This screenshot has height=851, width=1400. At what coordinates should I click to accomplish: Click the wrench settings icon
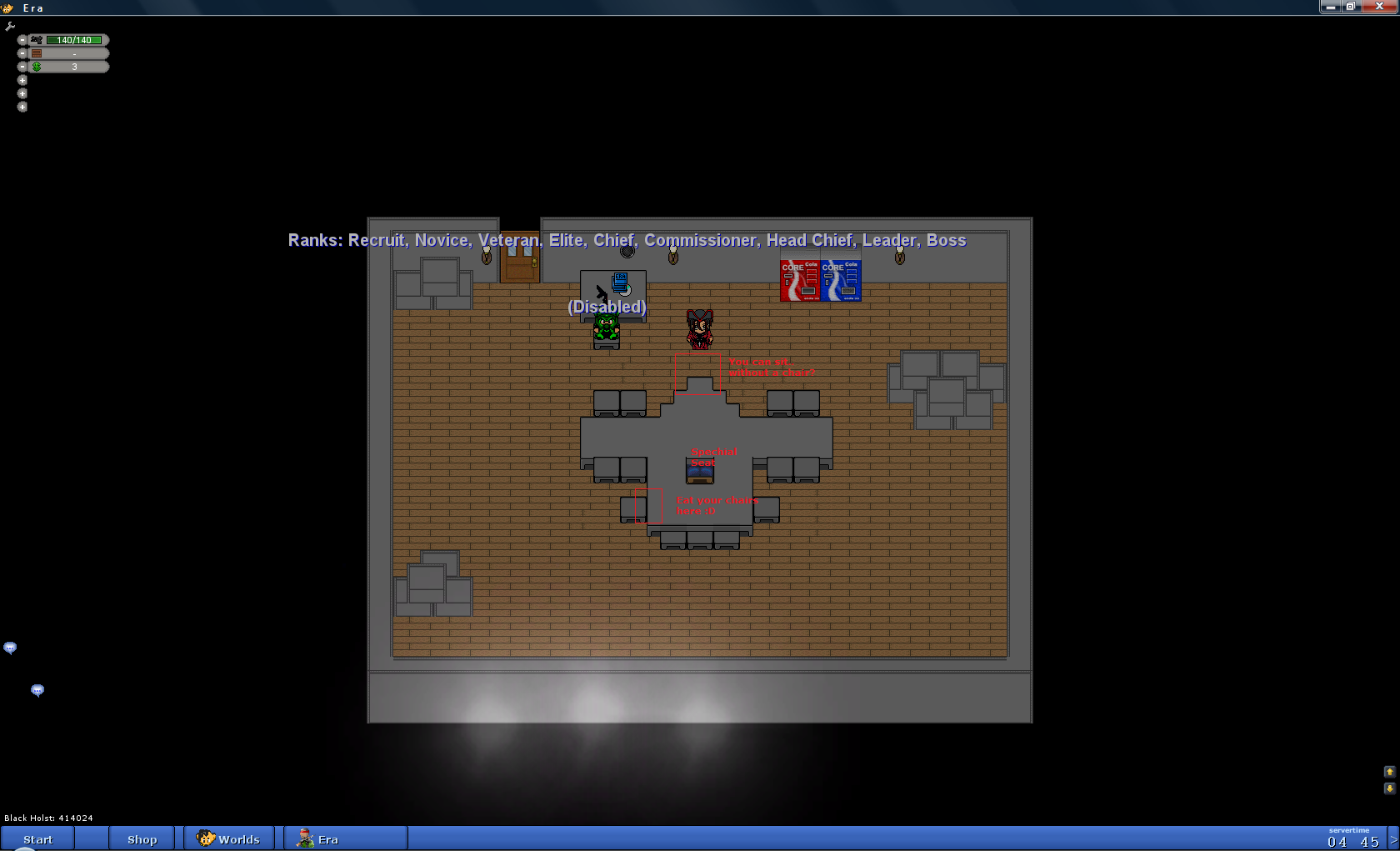(x=10, y=27)
